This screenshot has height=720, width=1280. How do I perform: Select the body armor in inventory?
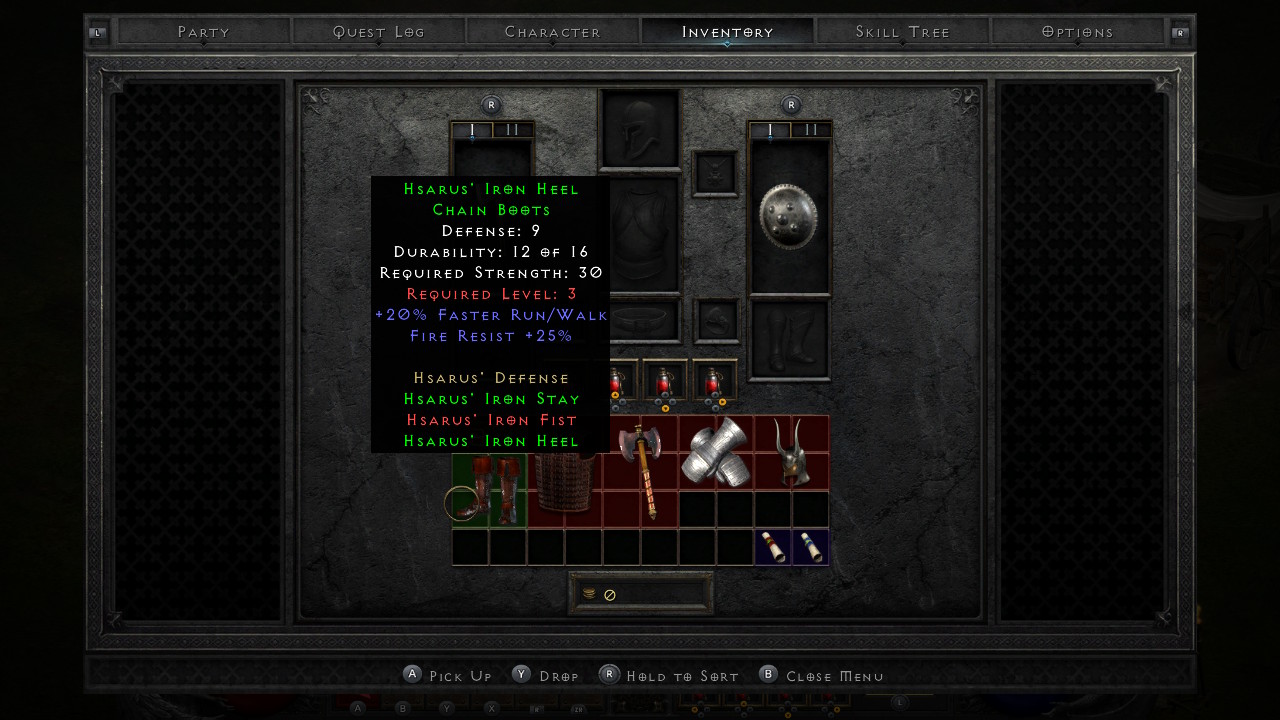tap(564, 482)
